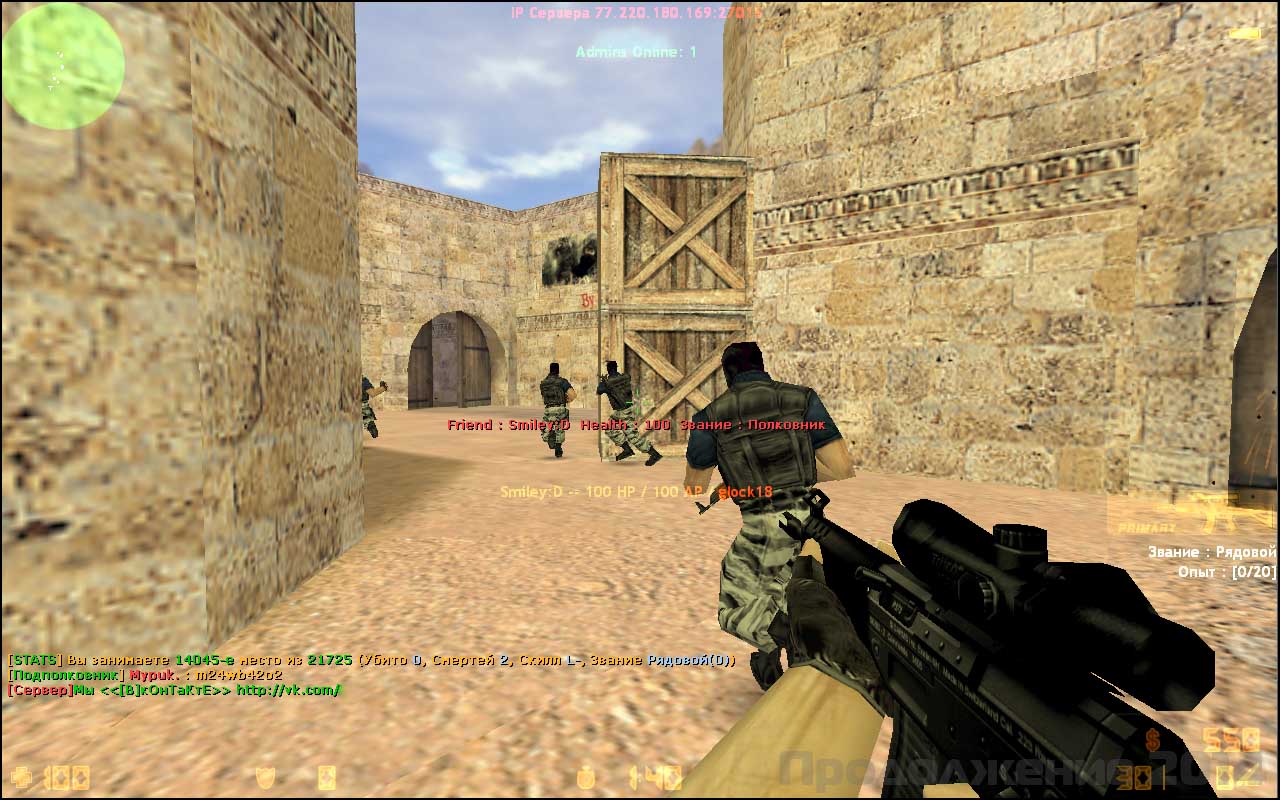Open the vk.com link in chat
The height and width of the screenshot is (800, 1280).
(x=289, y=690)
